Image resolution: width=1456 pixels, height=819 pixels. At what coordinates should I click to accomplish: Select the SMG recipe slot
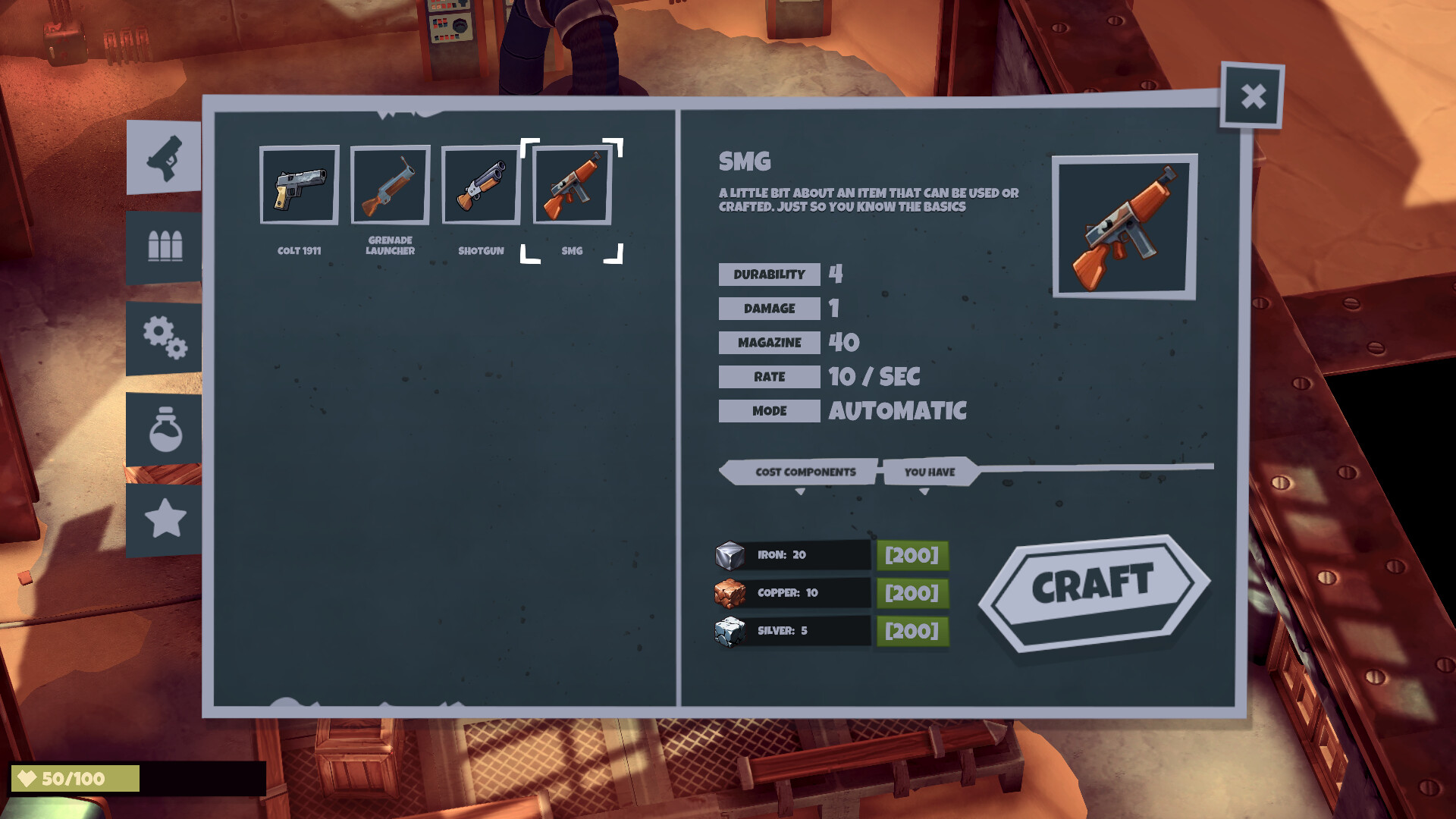pos(572,185)
